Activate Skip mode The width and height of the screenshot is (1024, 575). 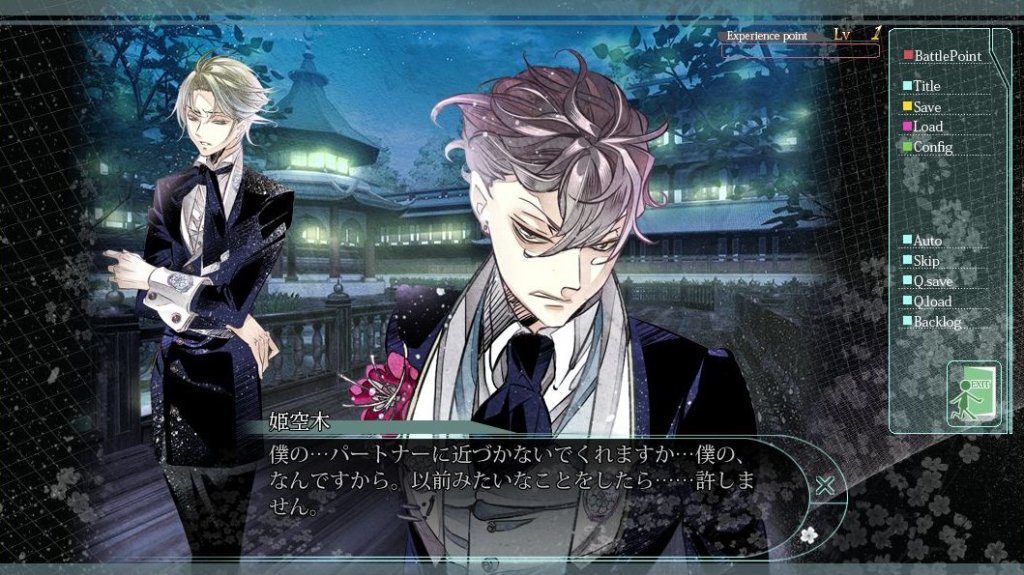click(926, 261)
